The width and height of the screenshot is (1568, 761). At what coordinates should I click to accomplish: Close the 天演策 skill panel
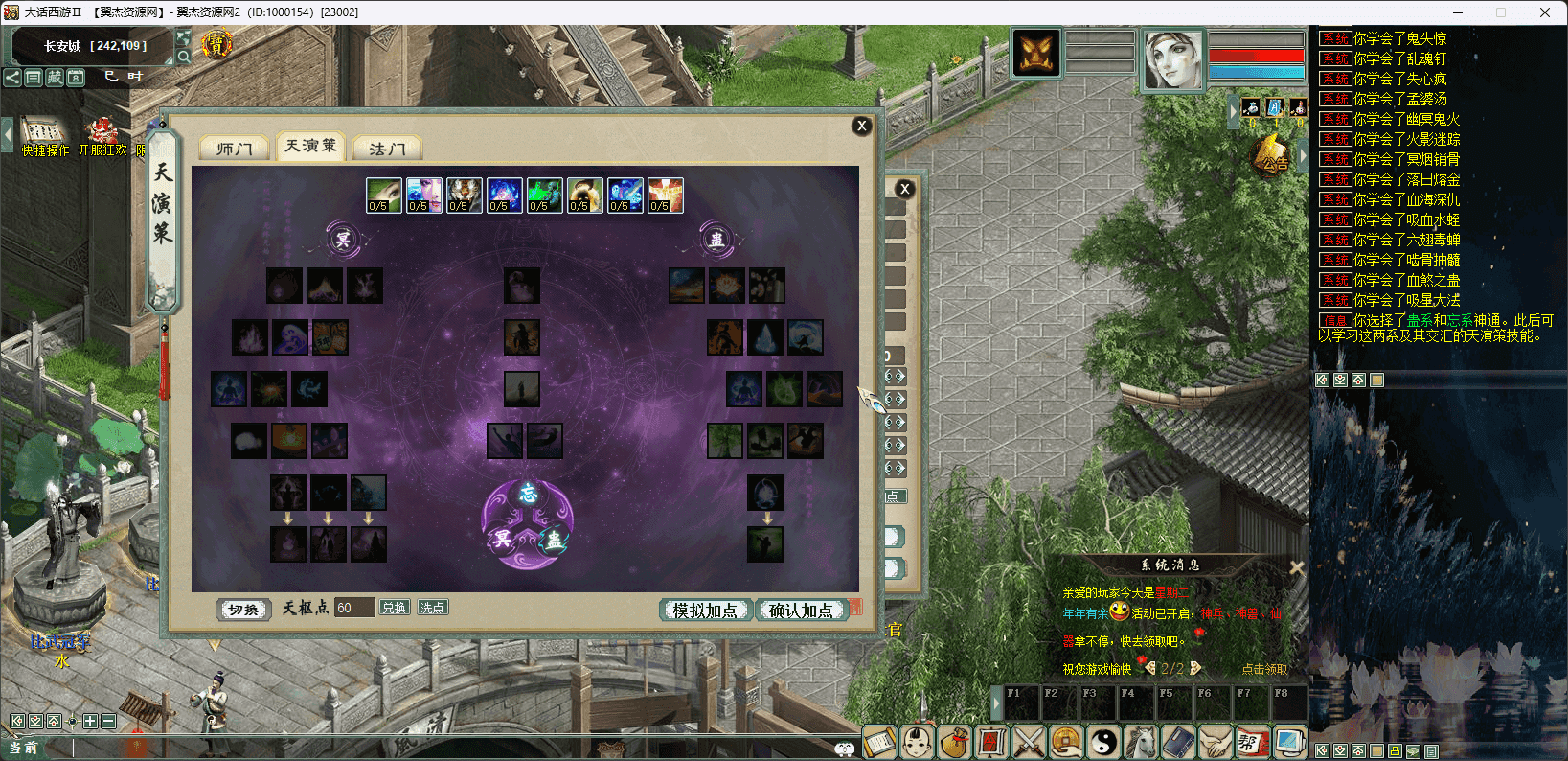pyautogui.click(x=861, y=126)
